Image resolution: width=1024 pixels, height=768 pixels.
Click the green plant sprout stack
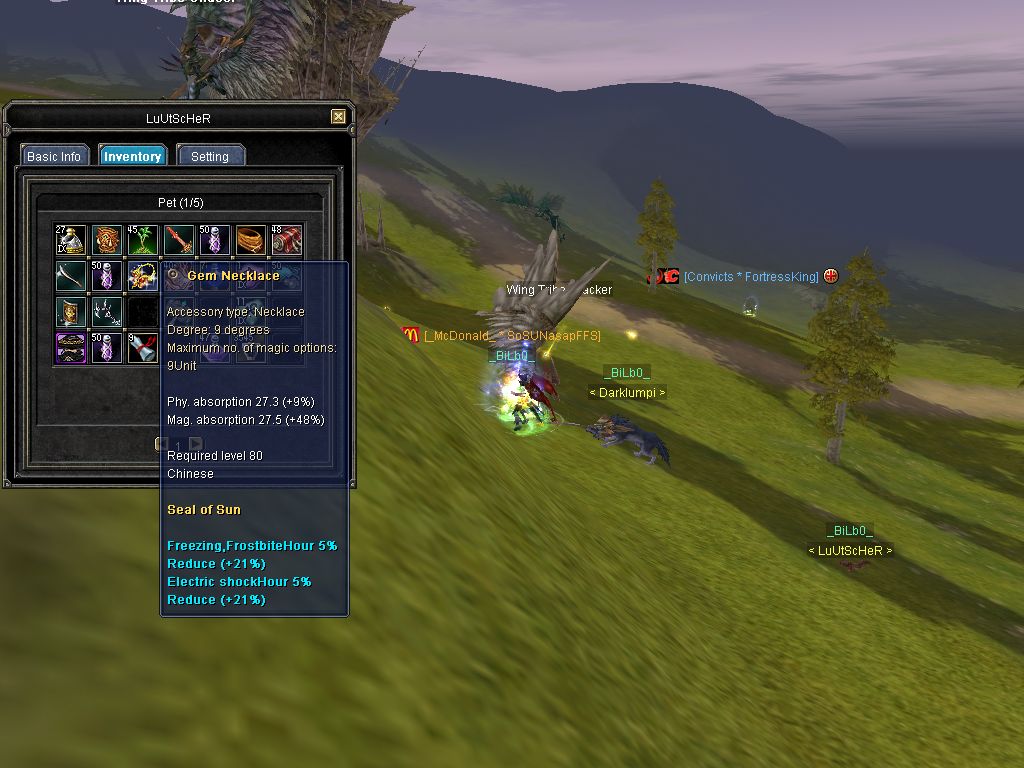pyautogui.click(x=143, y=241)
